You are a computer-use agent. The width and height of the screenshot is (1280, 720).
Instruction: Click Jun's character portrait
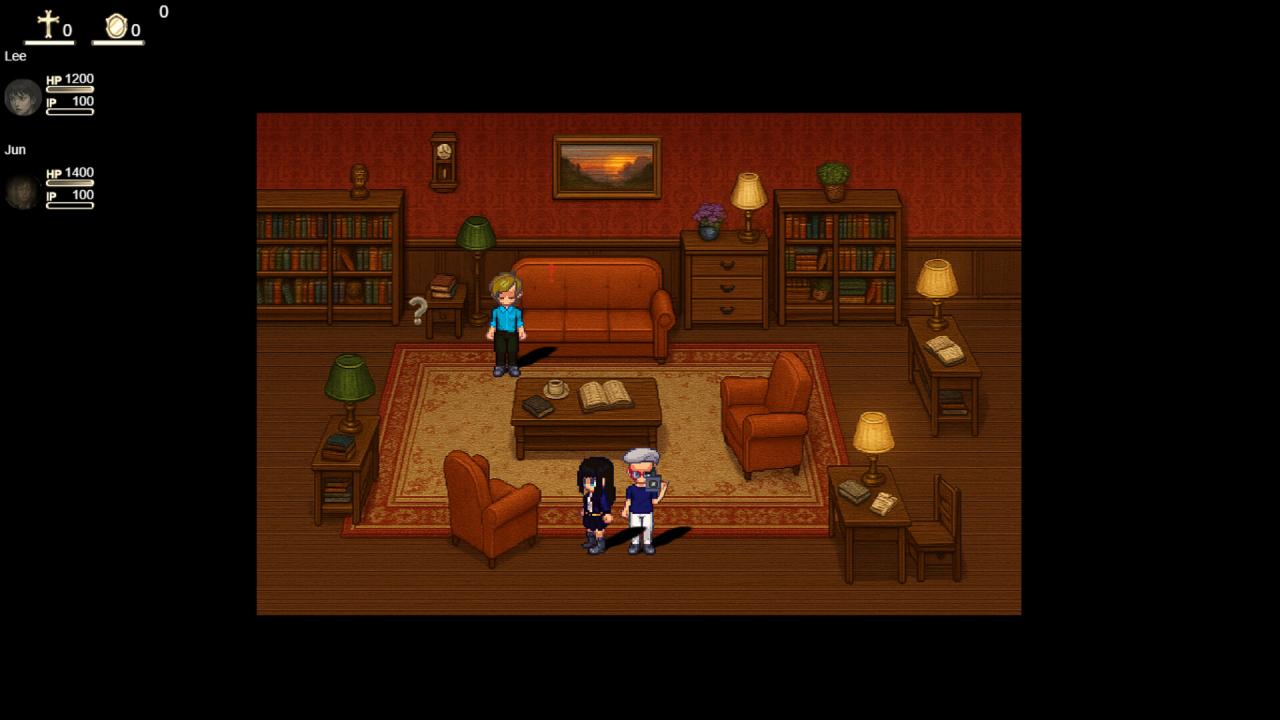coord(22,190)
